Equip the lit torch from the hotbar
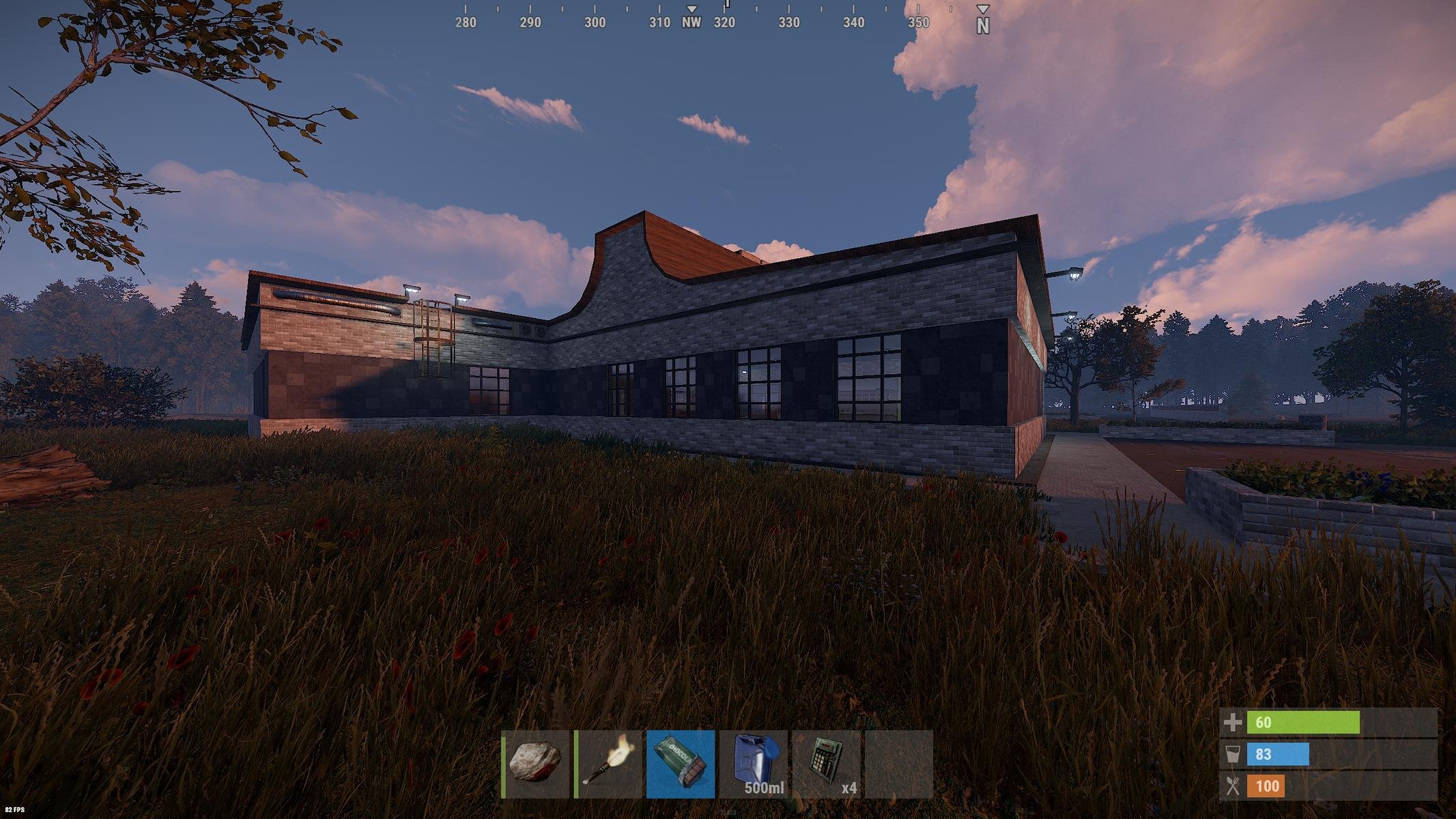This screenshot has height=819, width=1456. pos(609,764)
